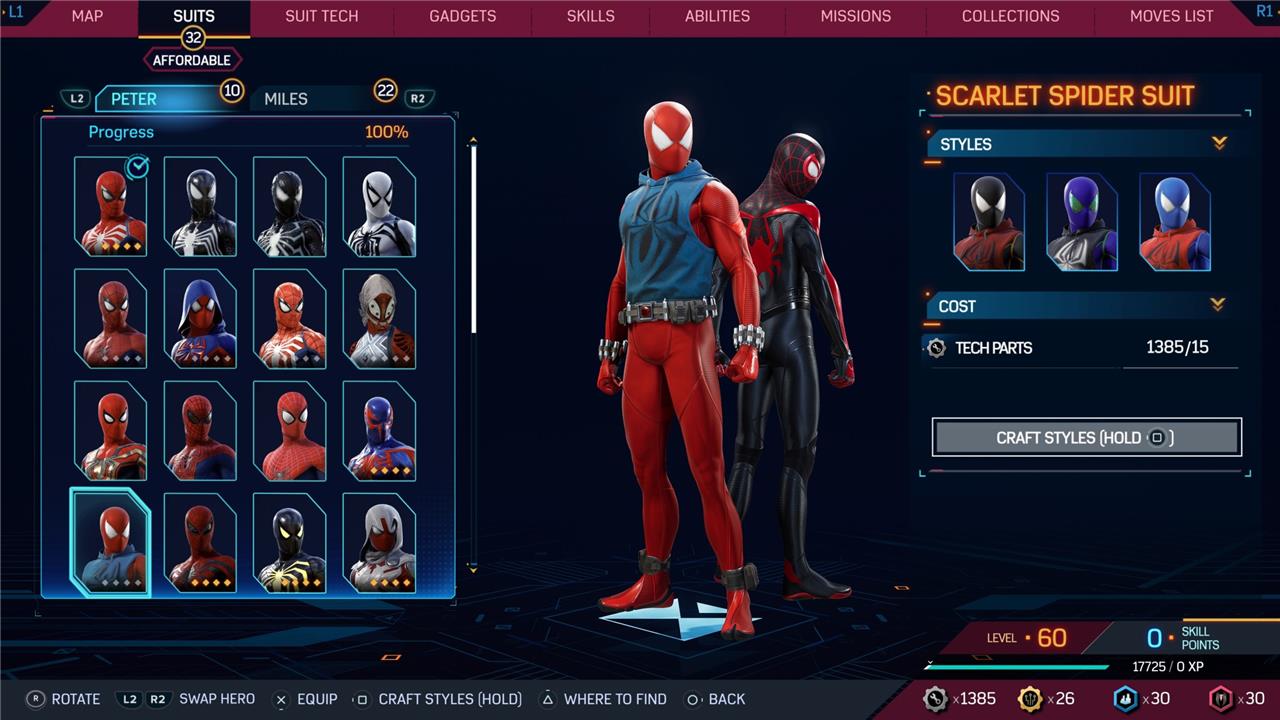Click the Craft Styles button
The image size is (1280, 720).
[x=1086, y=437]
